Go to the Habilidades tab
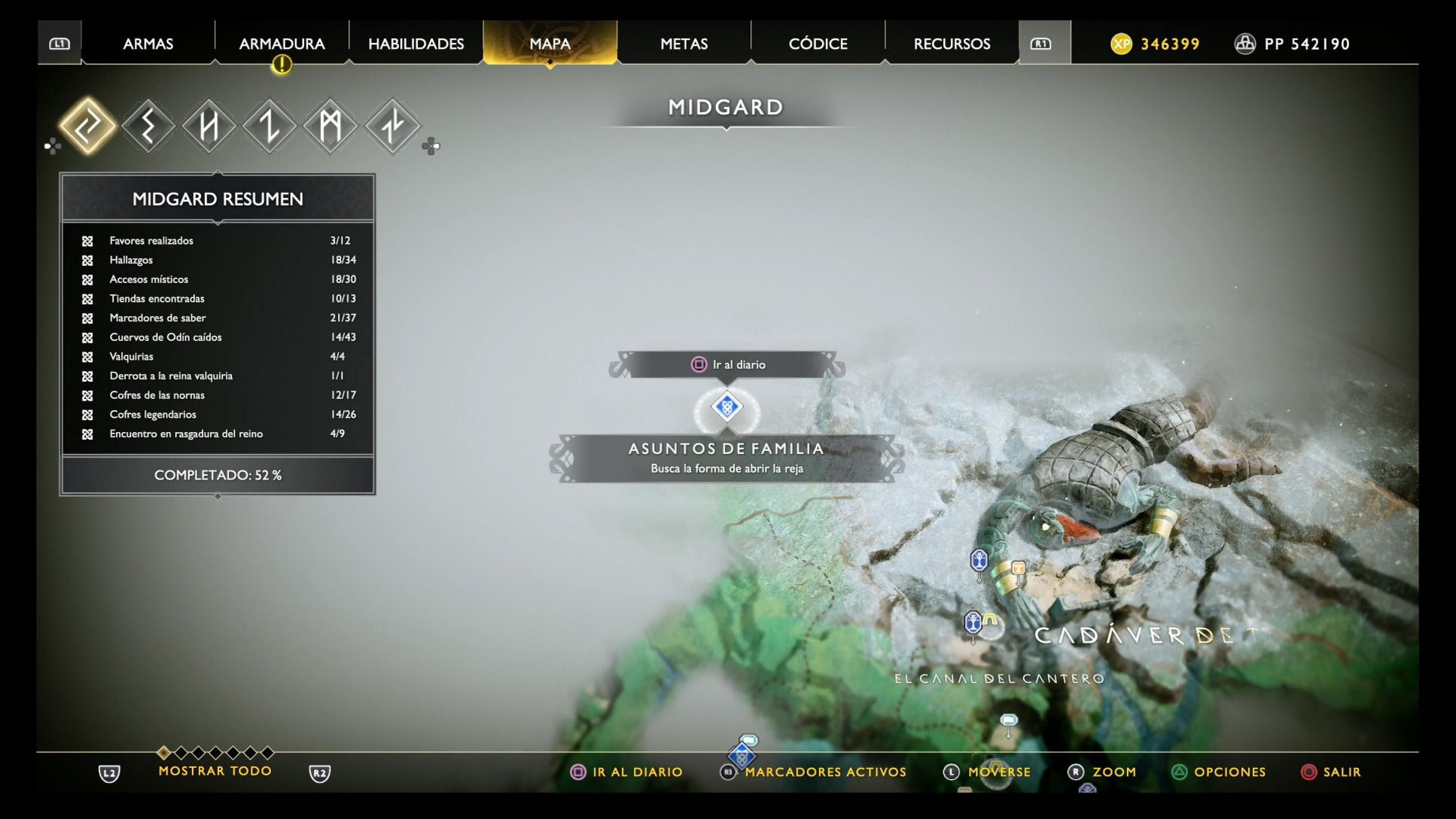This screenshot has width=1456, height=819. click(416, 44)
